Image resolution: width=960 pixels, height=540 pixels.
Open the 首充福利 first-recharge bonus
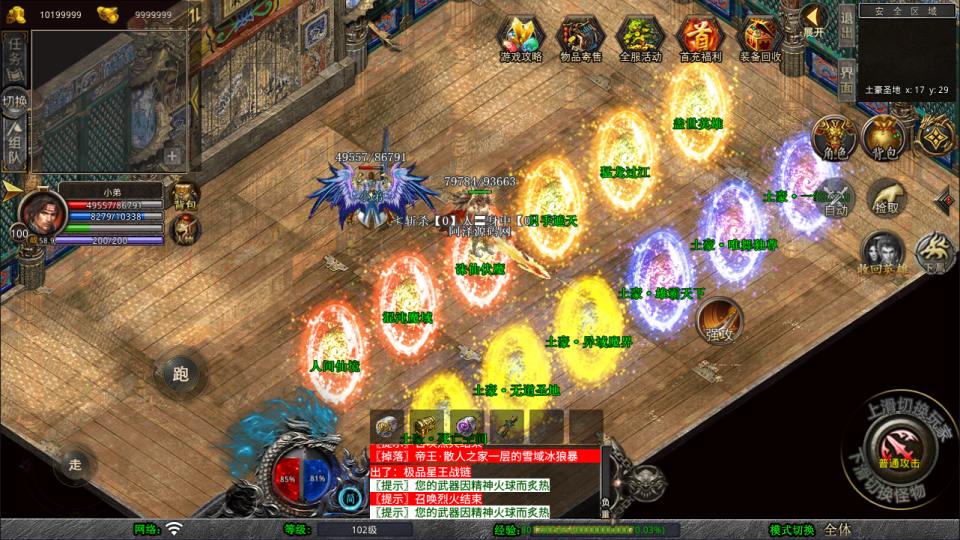pyautogui.click(x=700, y=38)
